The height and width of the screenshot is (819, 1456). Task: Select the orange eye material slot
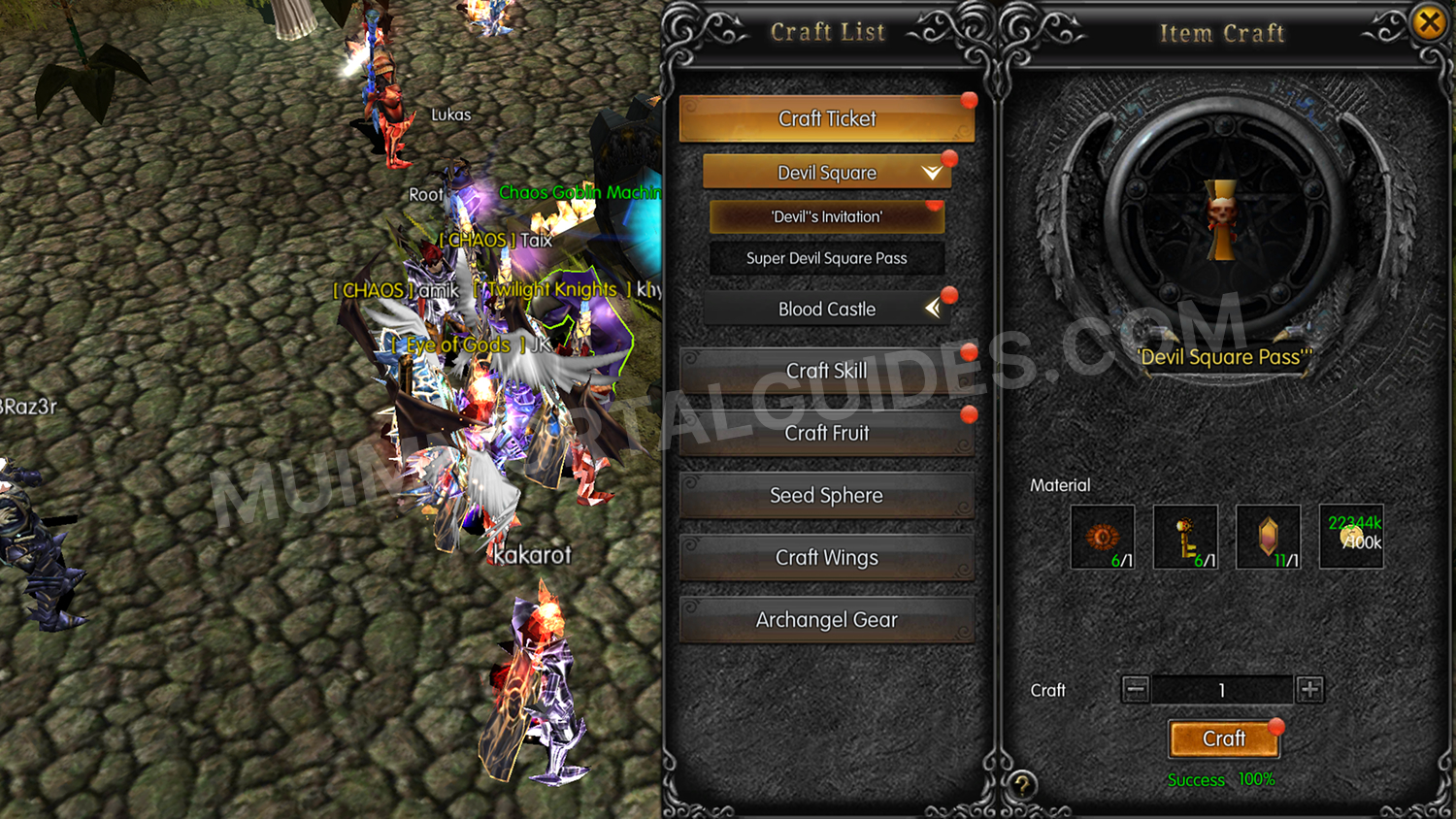click(1103, 536)
